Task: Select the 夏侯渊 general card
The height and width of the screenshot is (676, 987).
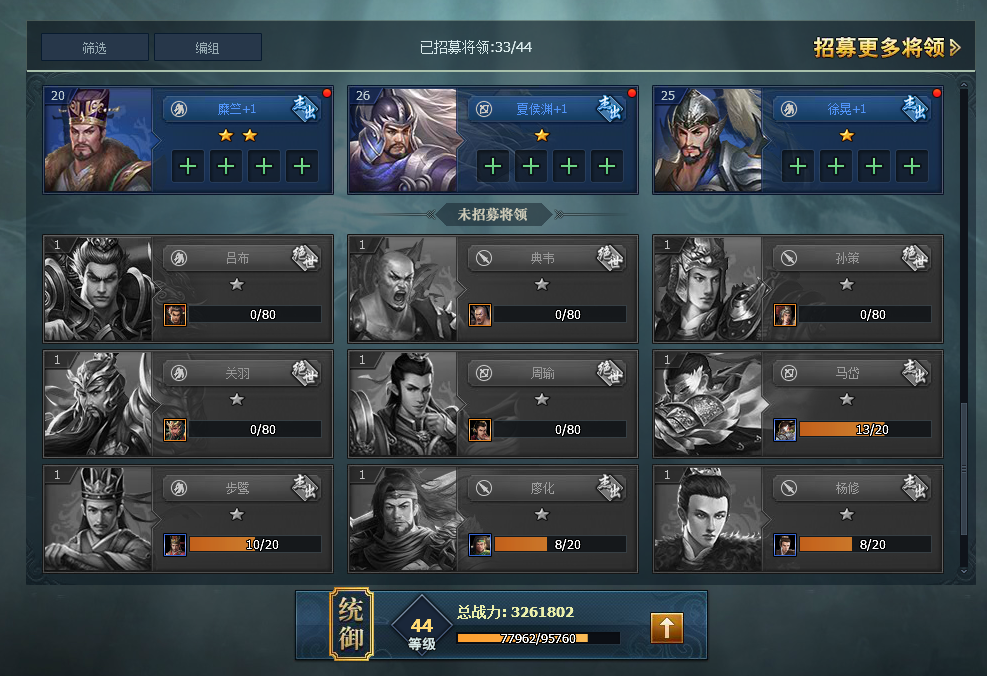Action: pyautogui.click(x=493, y=139)
